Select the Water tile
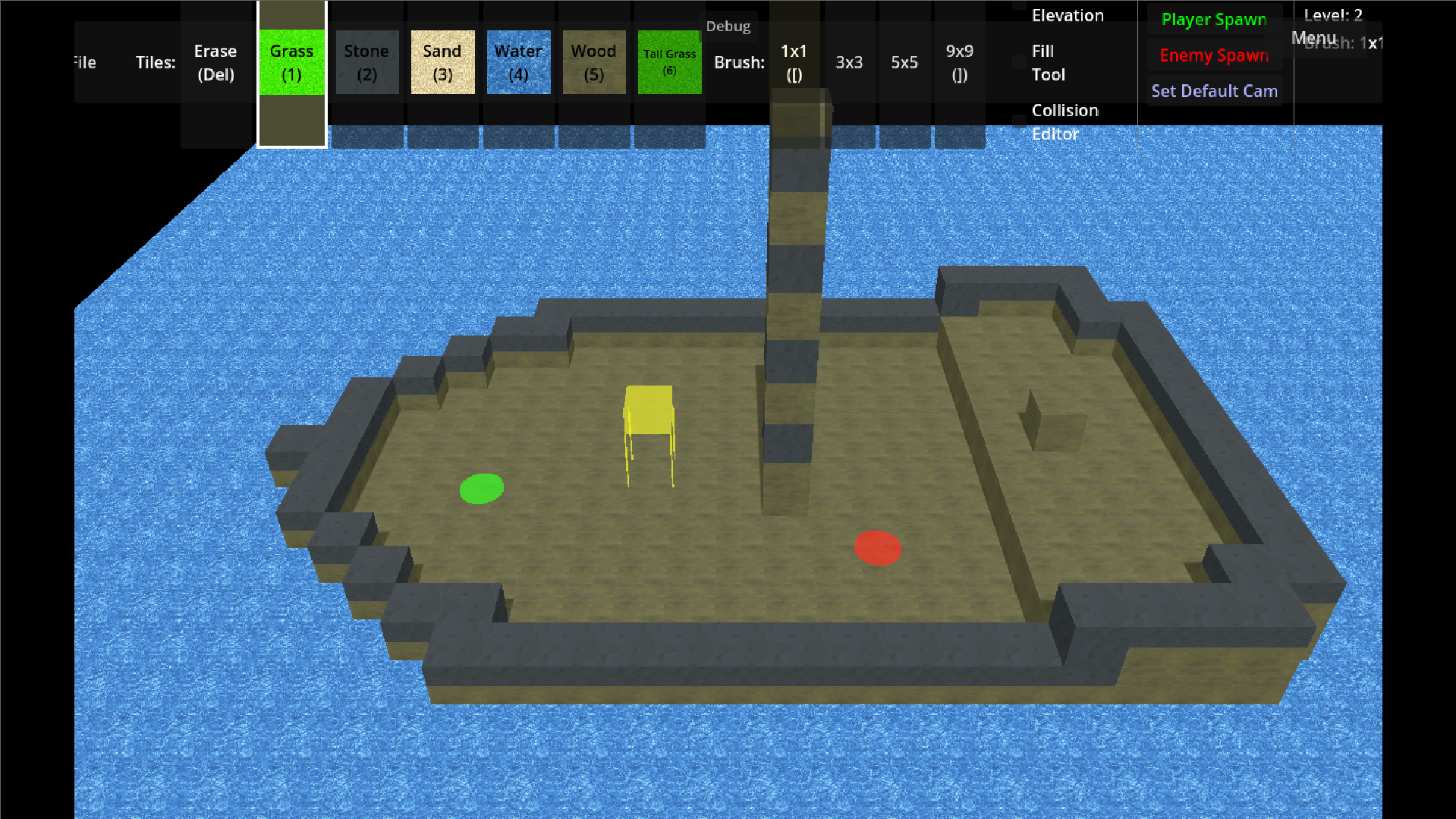This screenshot has height=819, width=1456. click(x=518, y=62)
